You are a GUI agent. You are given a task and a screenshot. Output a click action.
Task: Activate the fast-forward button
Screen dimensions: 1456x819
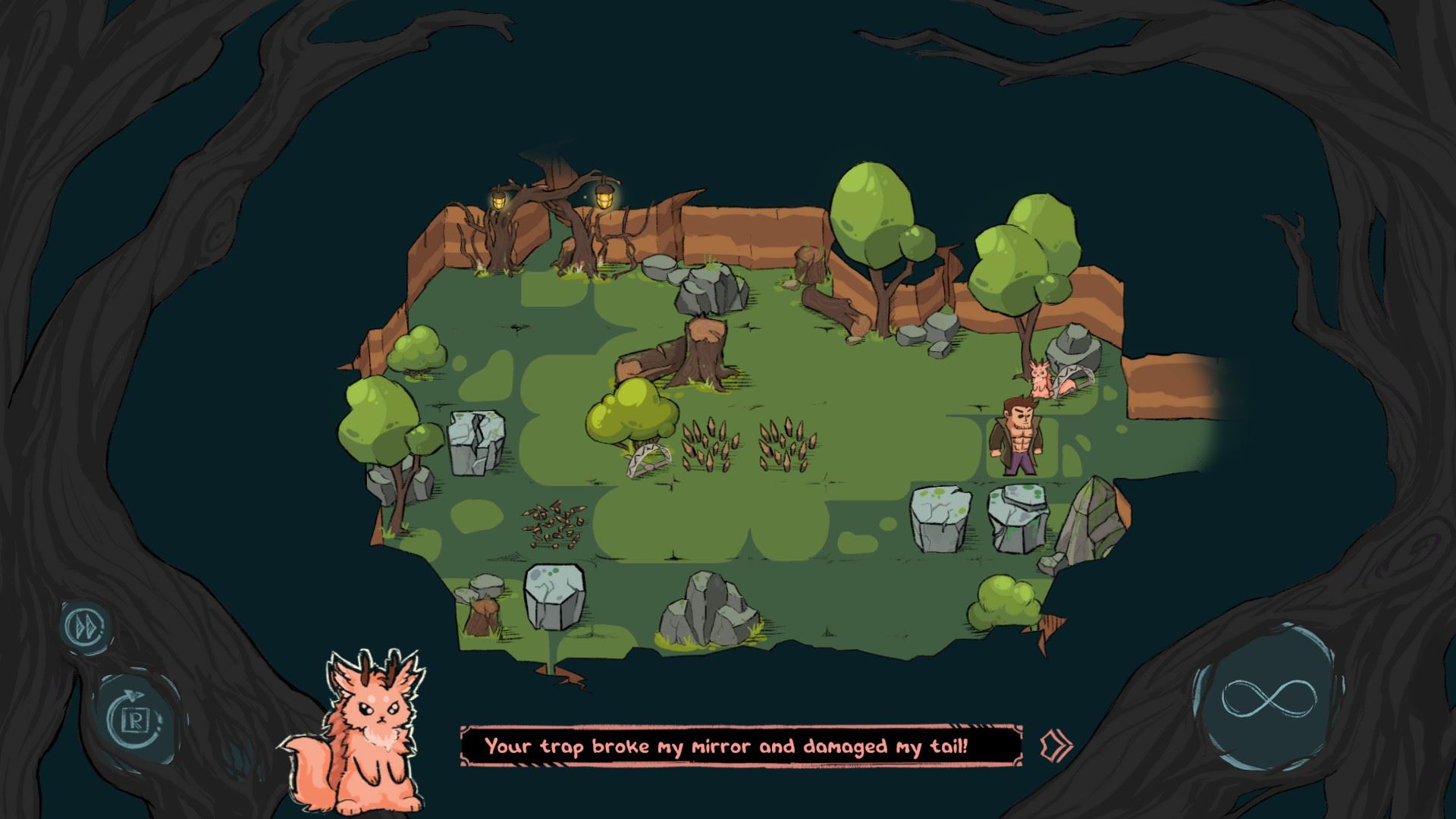tap(83, 627)
